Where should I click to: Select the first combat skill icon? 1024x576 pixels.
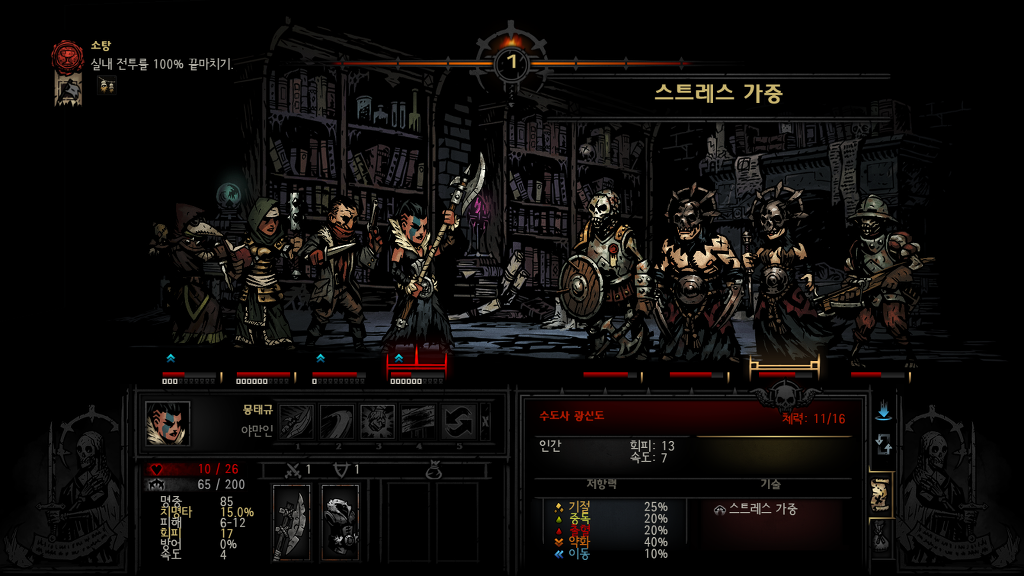[297, 421]
